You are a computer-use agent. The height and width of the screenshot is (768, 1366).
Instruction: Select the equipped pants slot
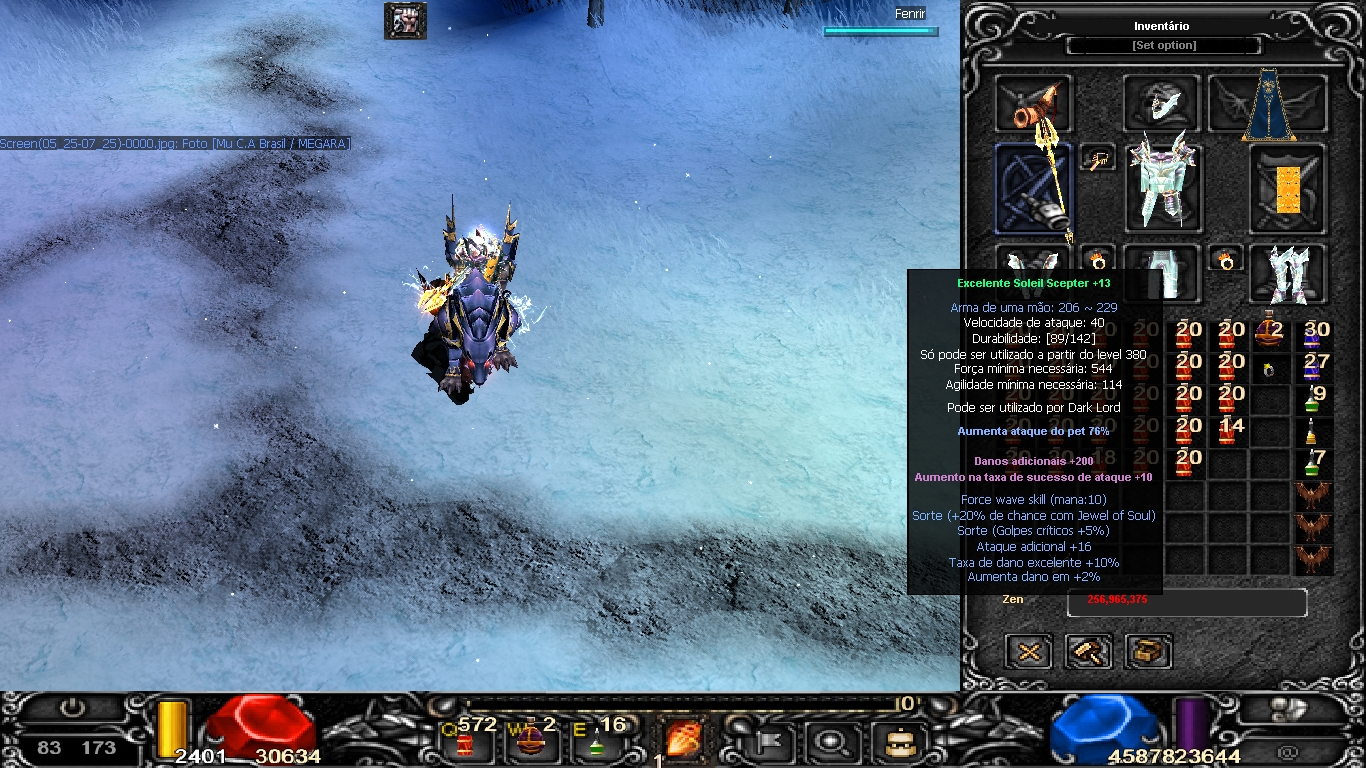1161,270
